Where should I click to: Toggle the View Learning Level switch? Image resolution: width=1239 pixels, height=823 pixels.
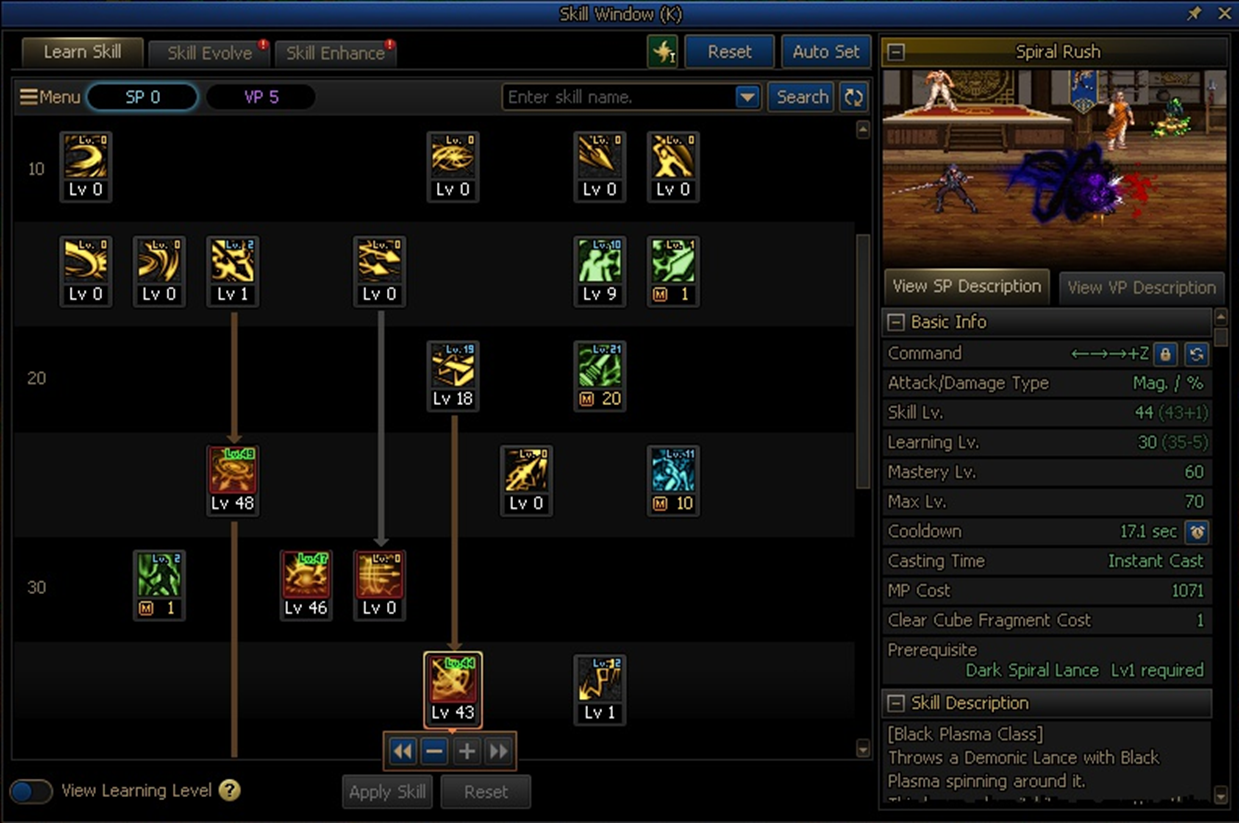(31, 791)
